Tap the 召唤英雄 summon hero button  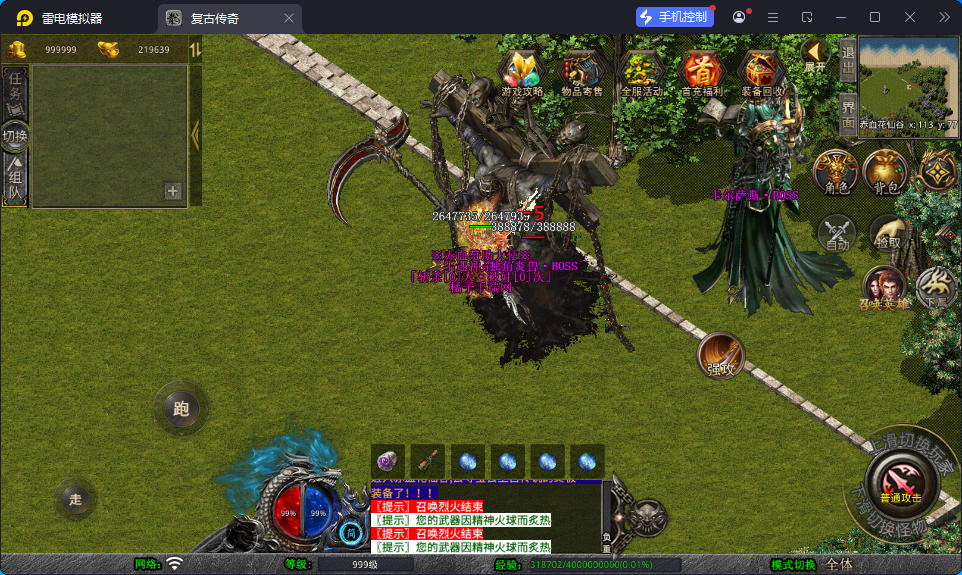(x=884, y=286)
